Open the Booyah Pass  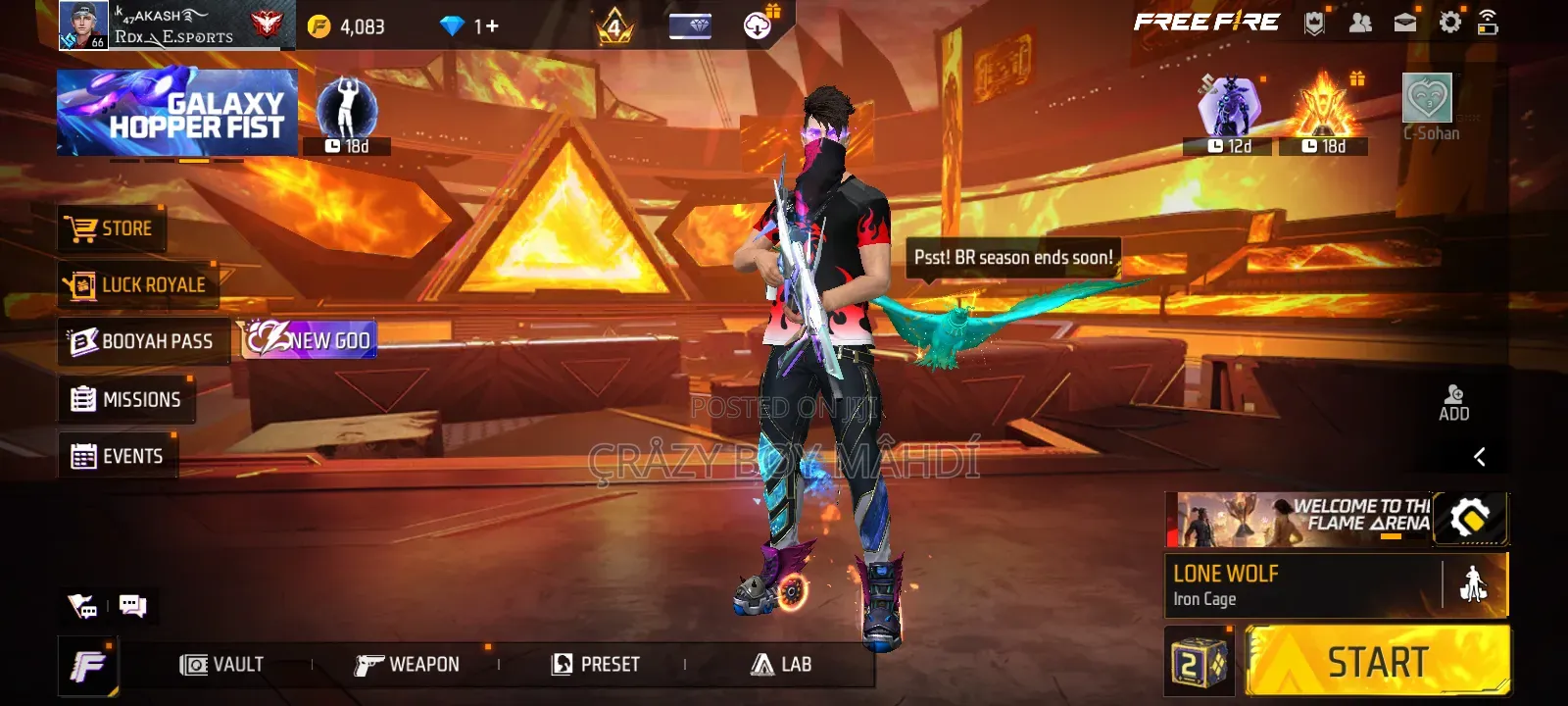click(x=143, y=341)
